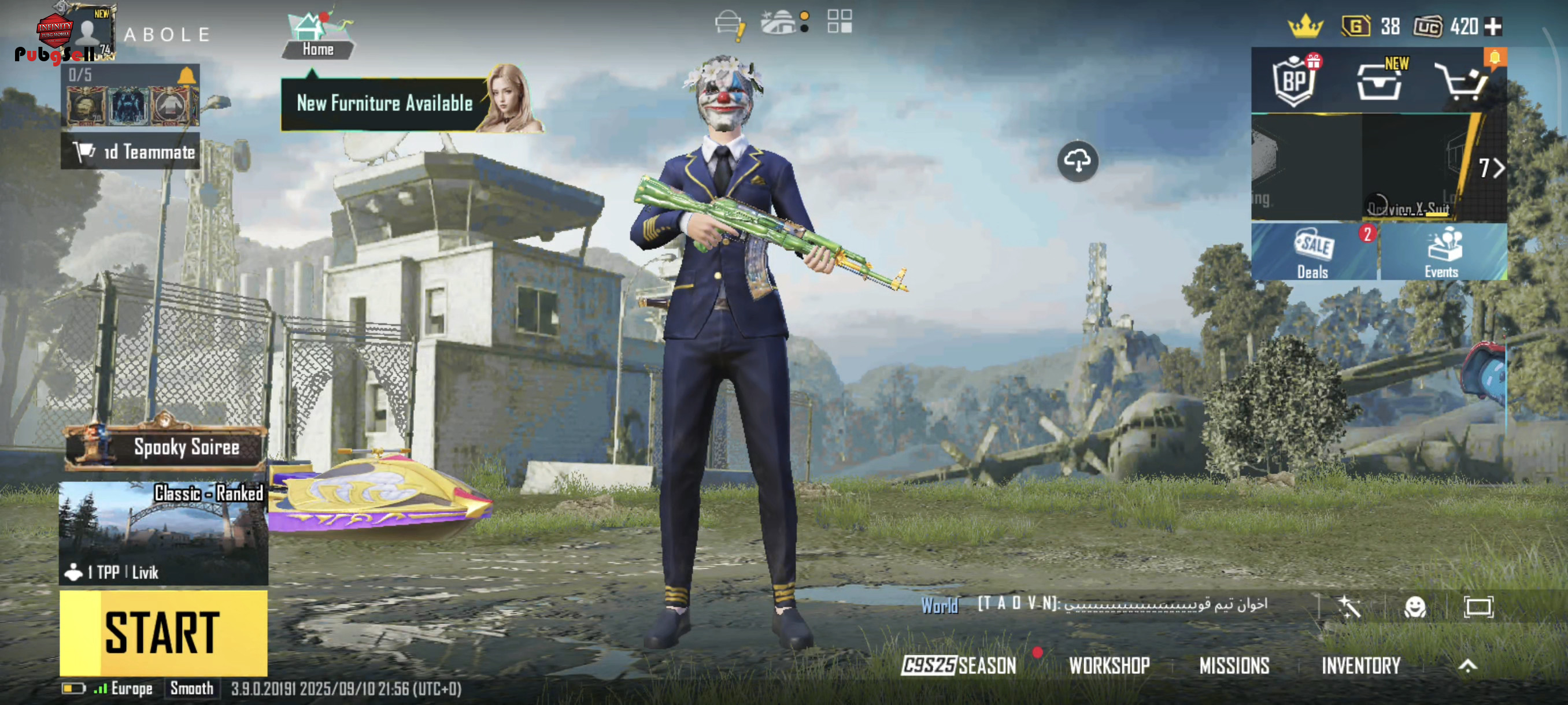This screenshot has height=705, width=1568.
Task: View the Missions list
Action: click(x=1234, y=666)
